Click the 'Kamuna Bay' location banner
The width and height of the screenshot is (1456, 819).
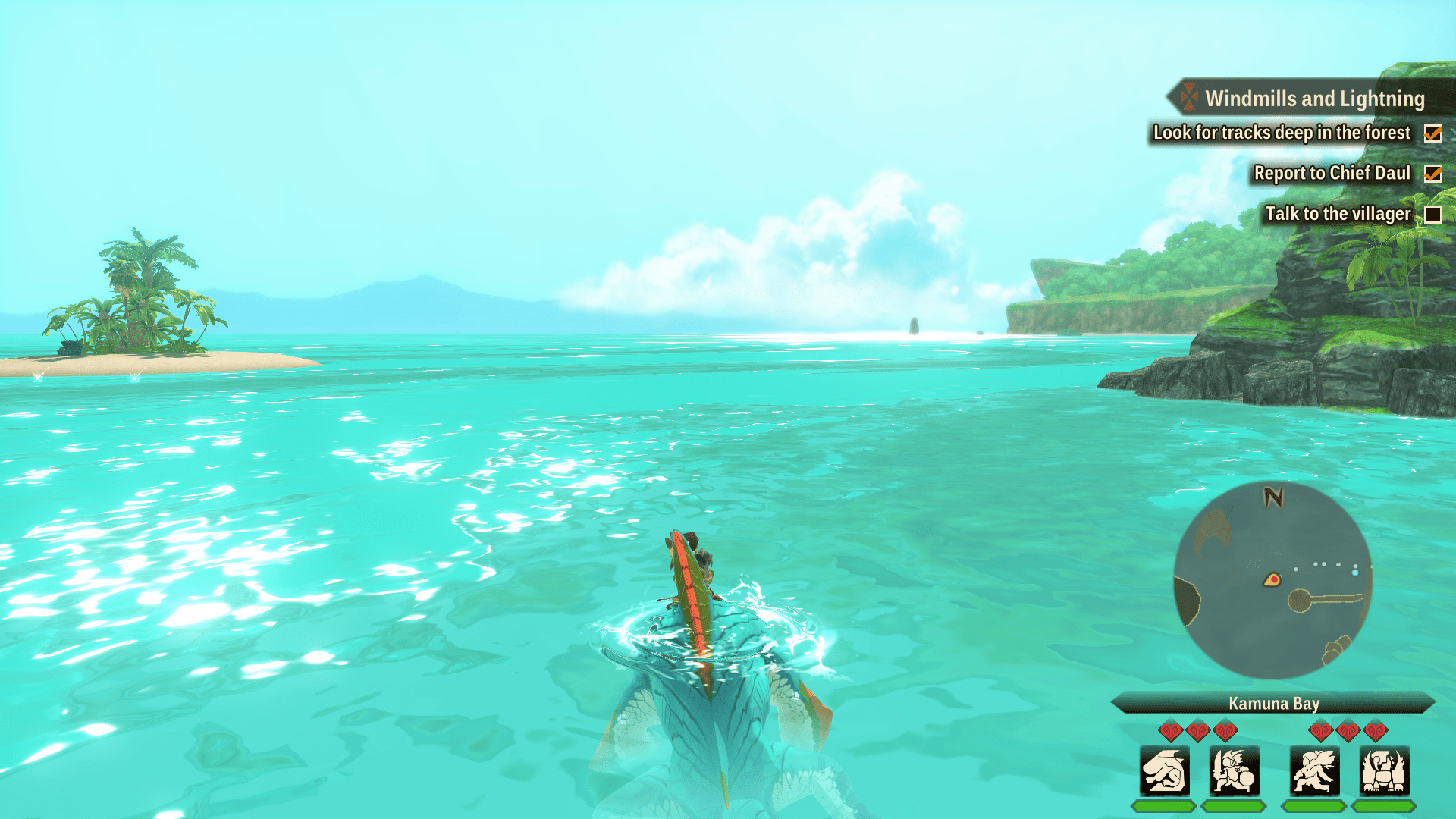[1274, 704]
